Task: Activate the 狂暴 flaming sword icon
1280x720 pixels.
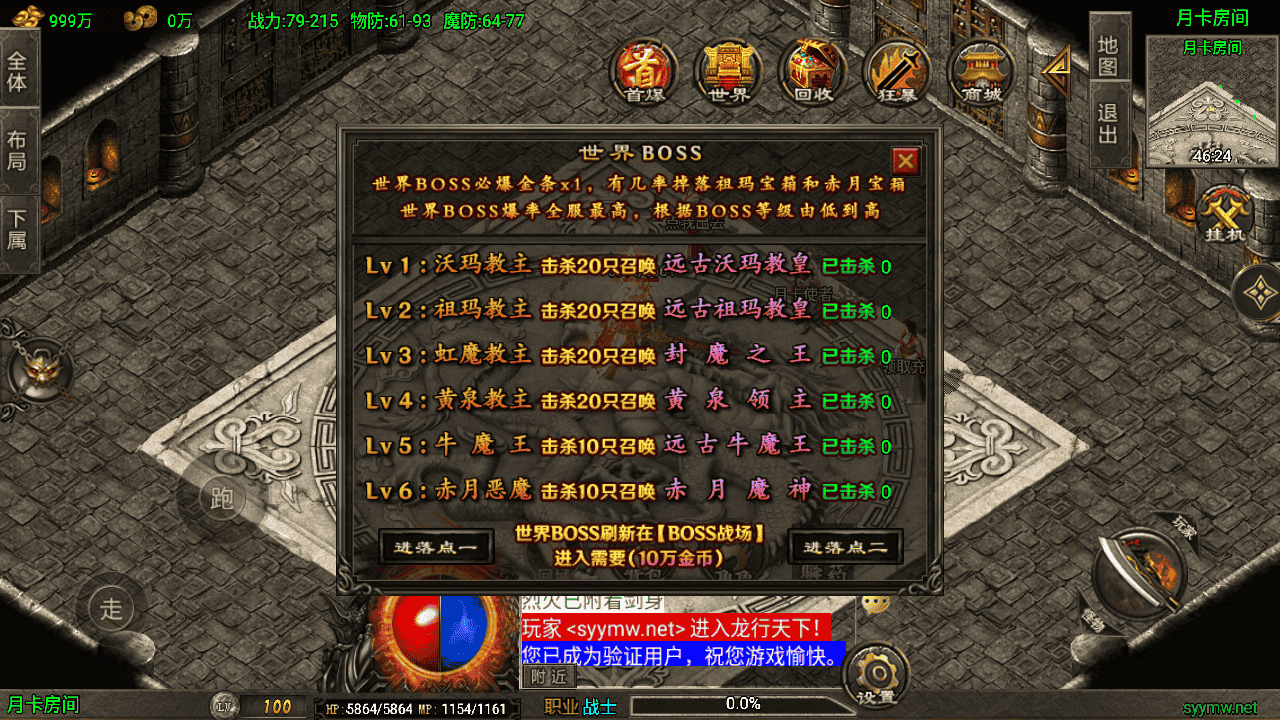Action: click(x=896, y=70)
